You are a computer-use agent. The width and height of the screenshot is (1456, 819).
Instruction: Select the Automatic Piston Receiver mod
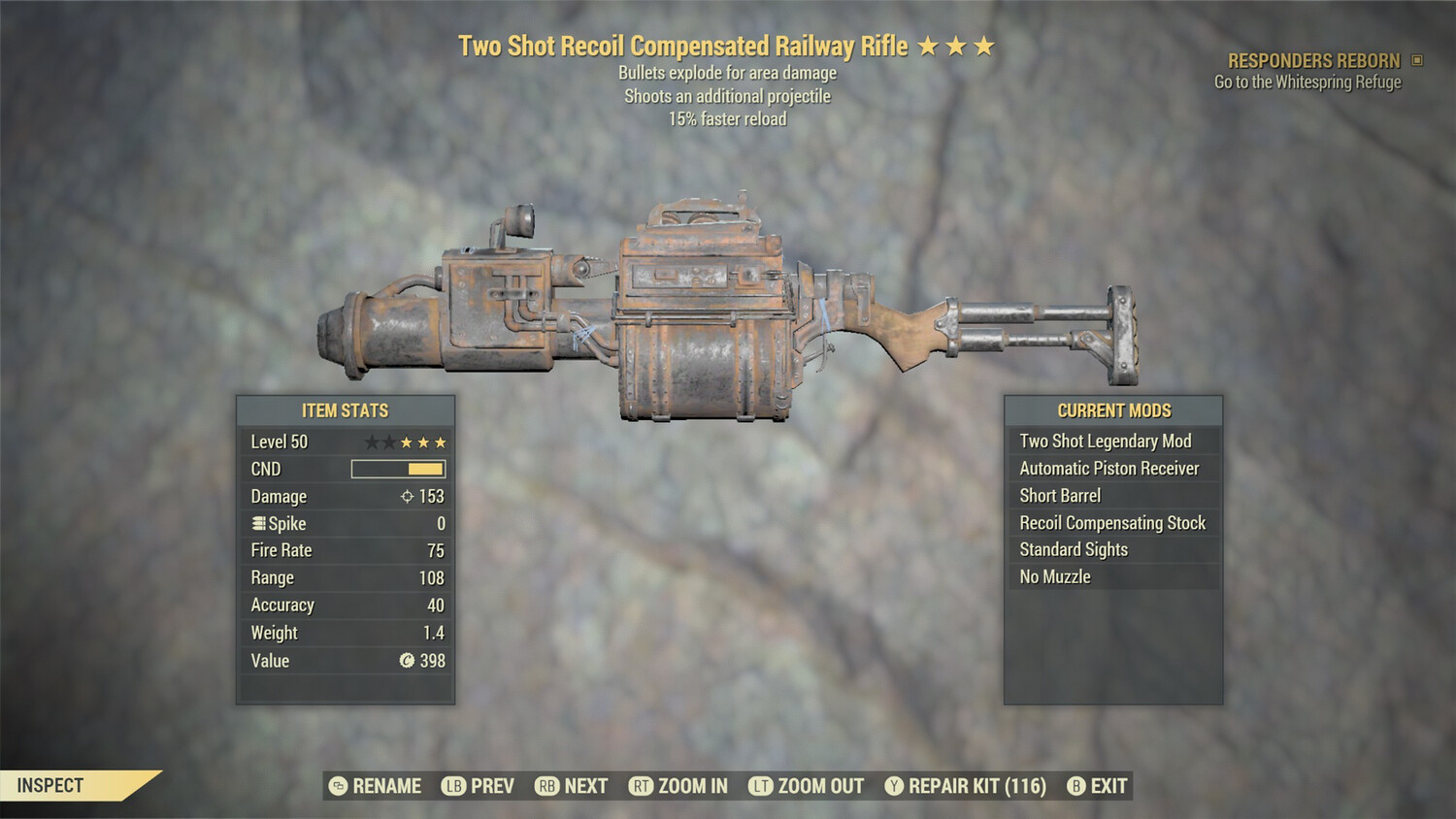click(1109, 468)
